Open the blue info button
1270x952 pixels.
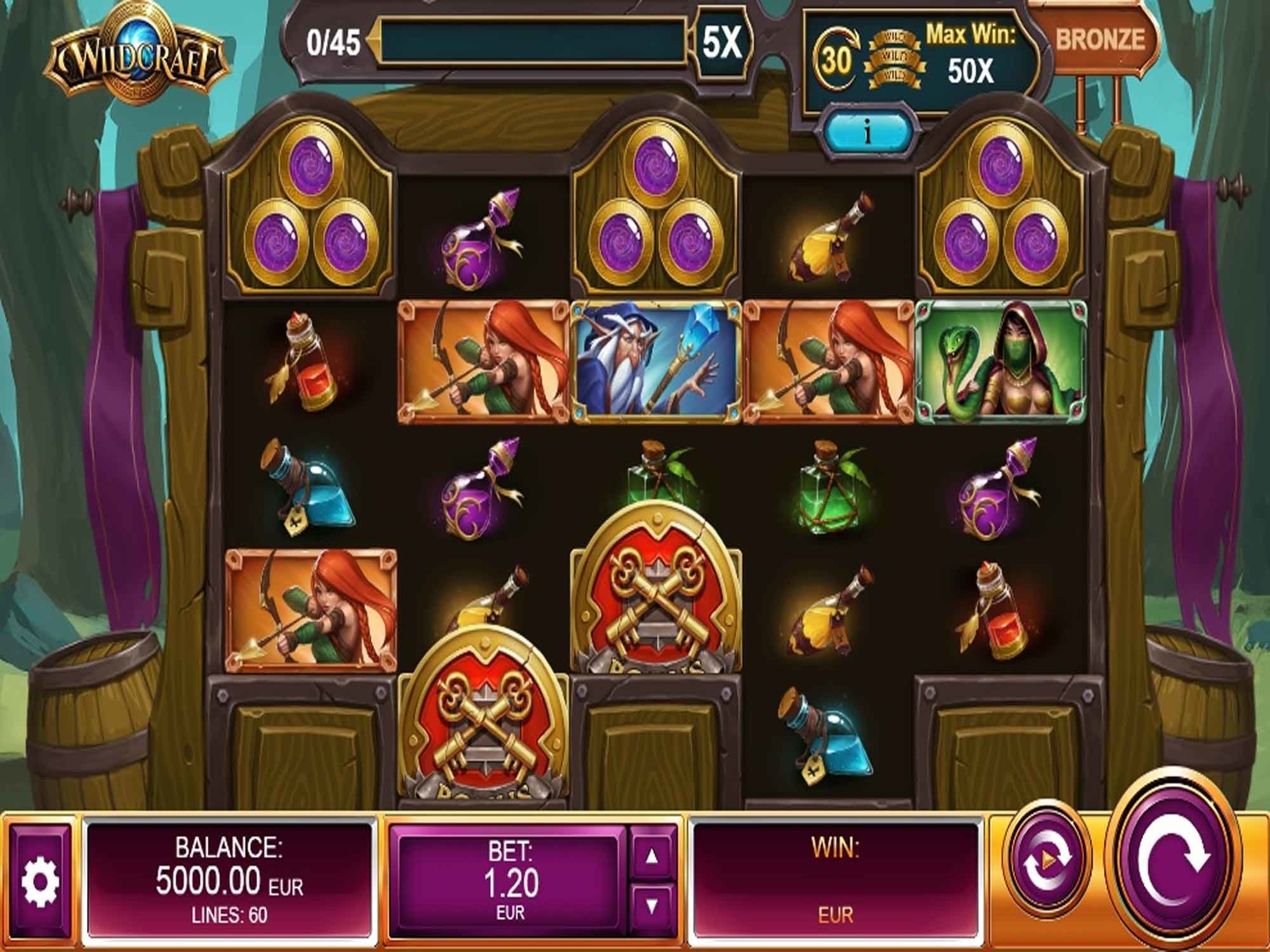[x=867, y=132]
